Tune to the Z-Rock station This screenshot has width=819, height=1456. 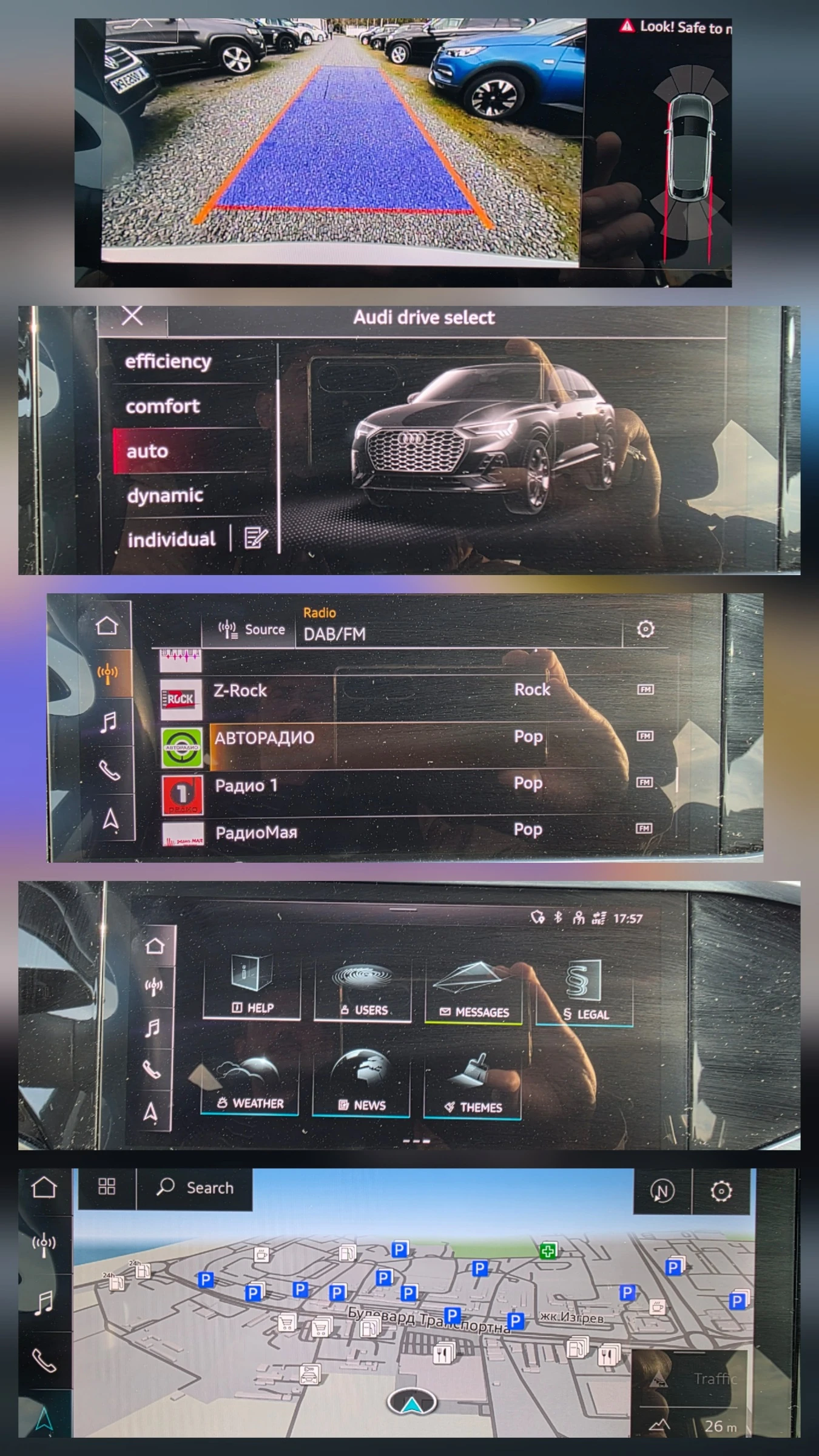[x=240, y=690]
